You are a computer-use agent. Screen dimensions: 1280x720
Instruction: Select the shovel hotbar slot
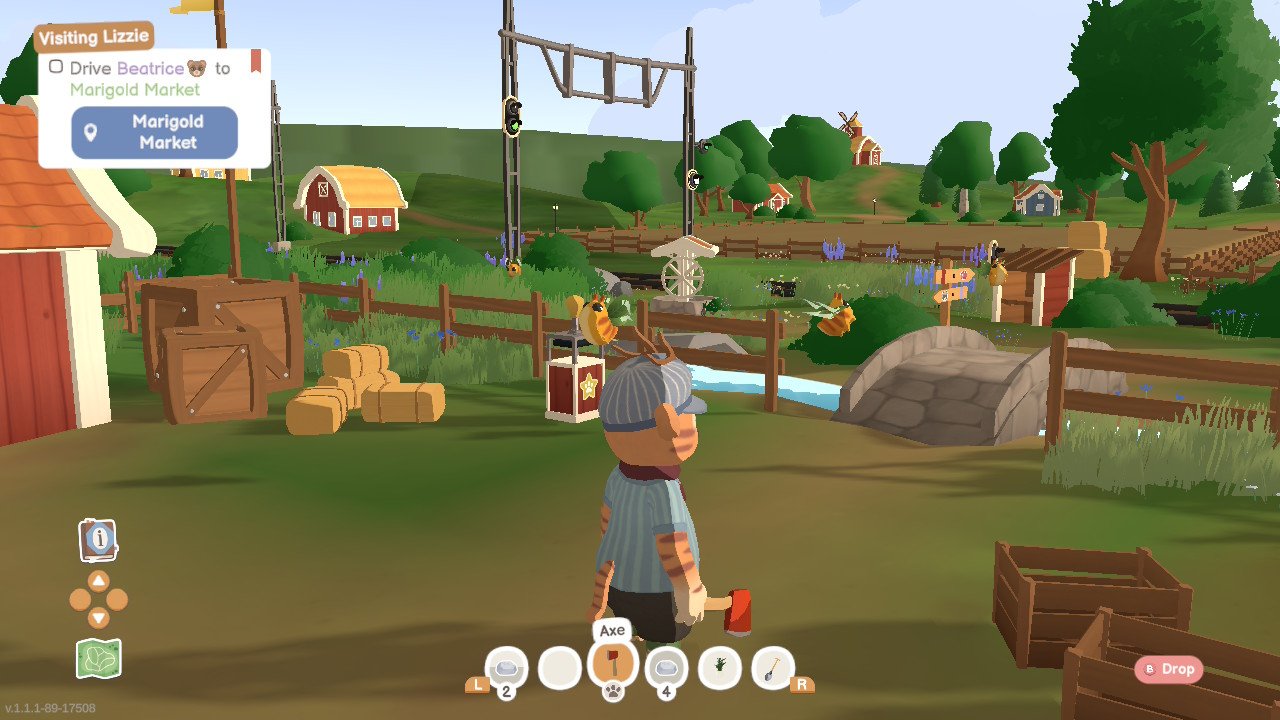772,667
